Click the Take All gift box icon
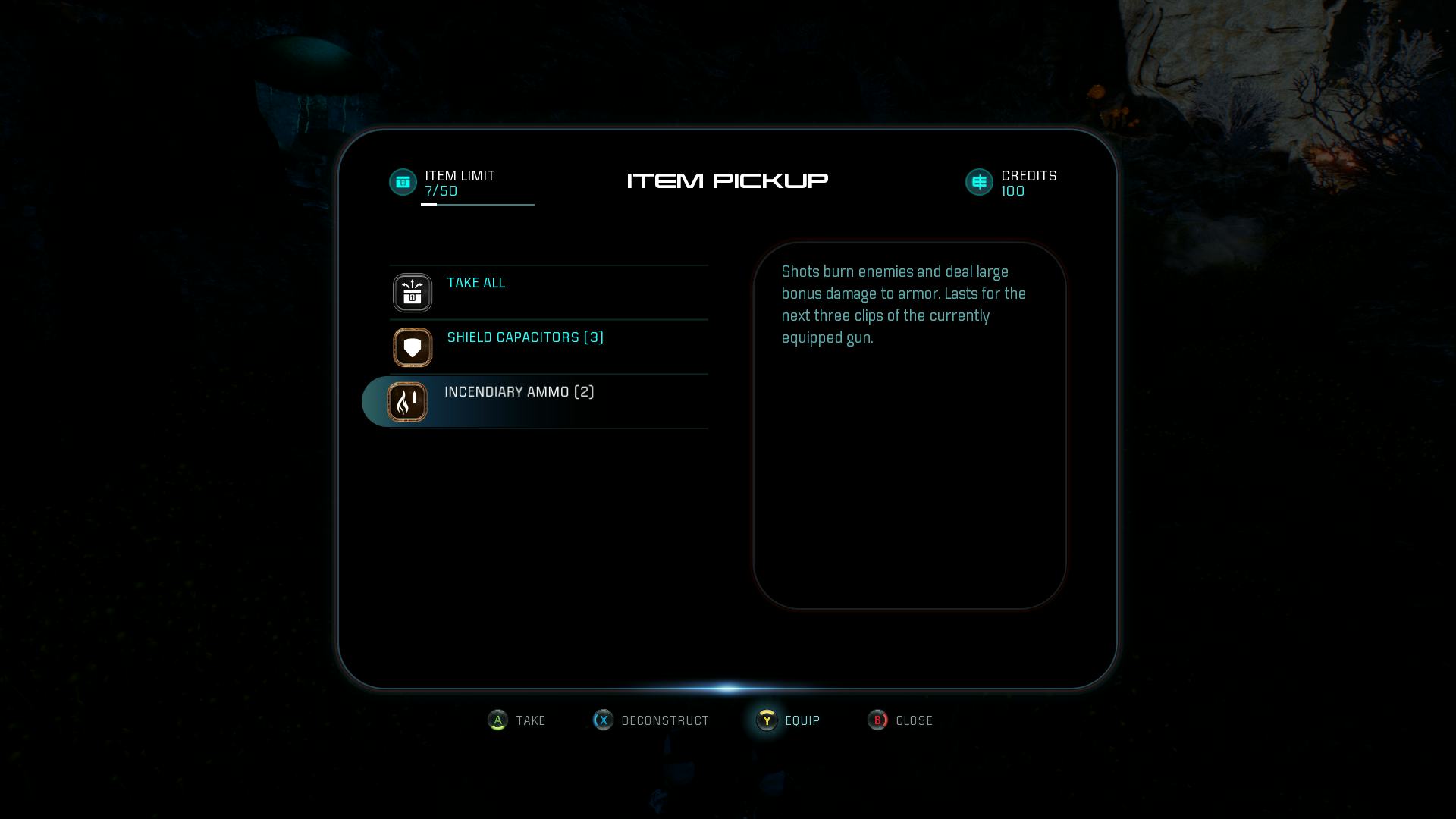 pyautogui.click(x=413, y=293)
